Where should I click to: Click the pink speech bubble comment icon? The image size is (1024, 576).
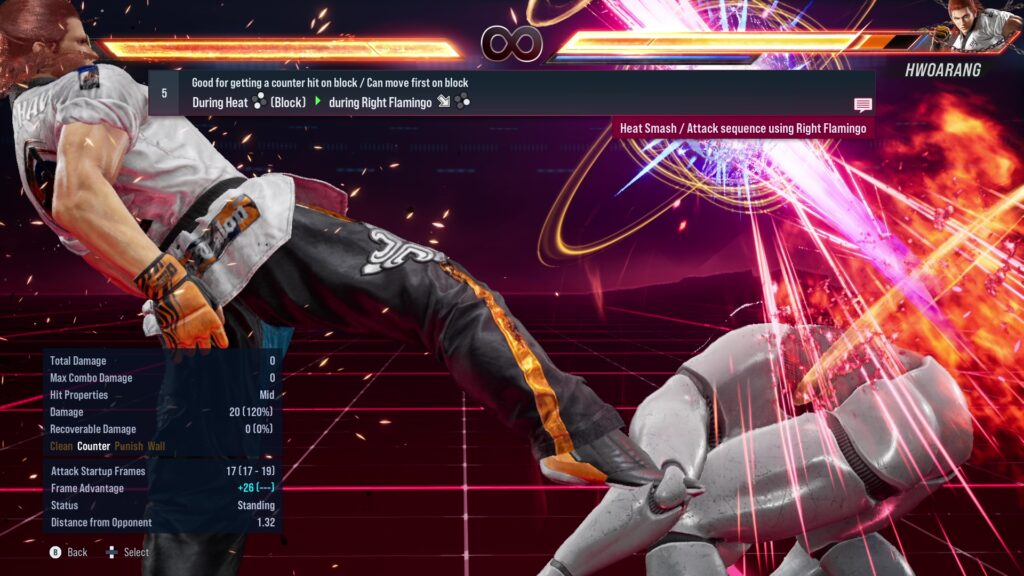coord(862,105)
